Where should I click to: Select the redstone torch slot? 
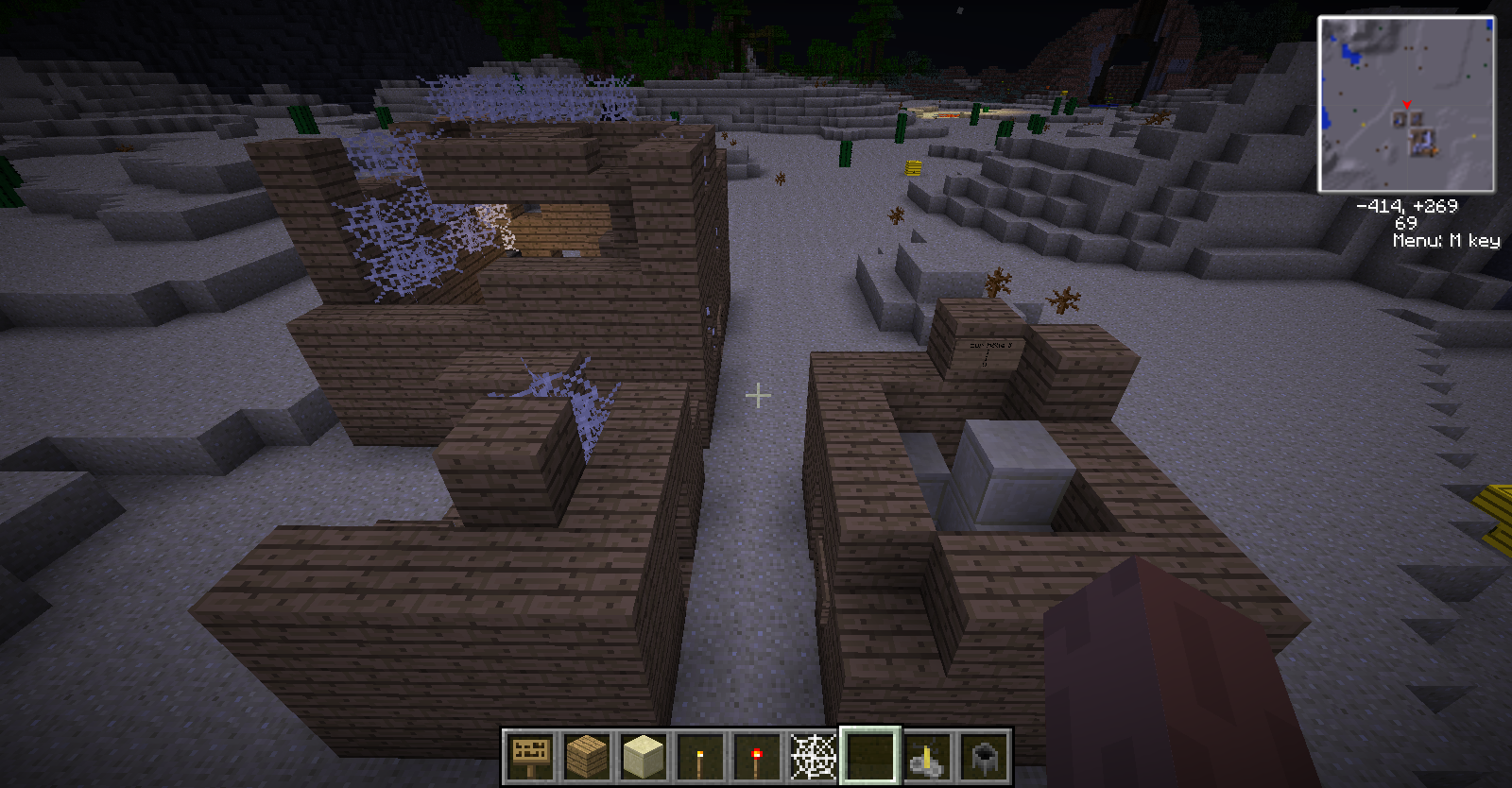pos(756,756)
